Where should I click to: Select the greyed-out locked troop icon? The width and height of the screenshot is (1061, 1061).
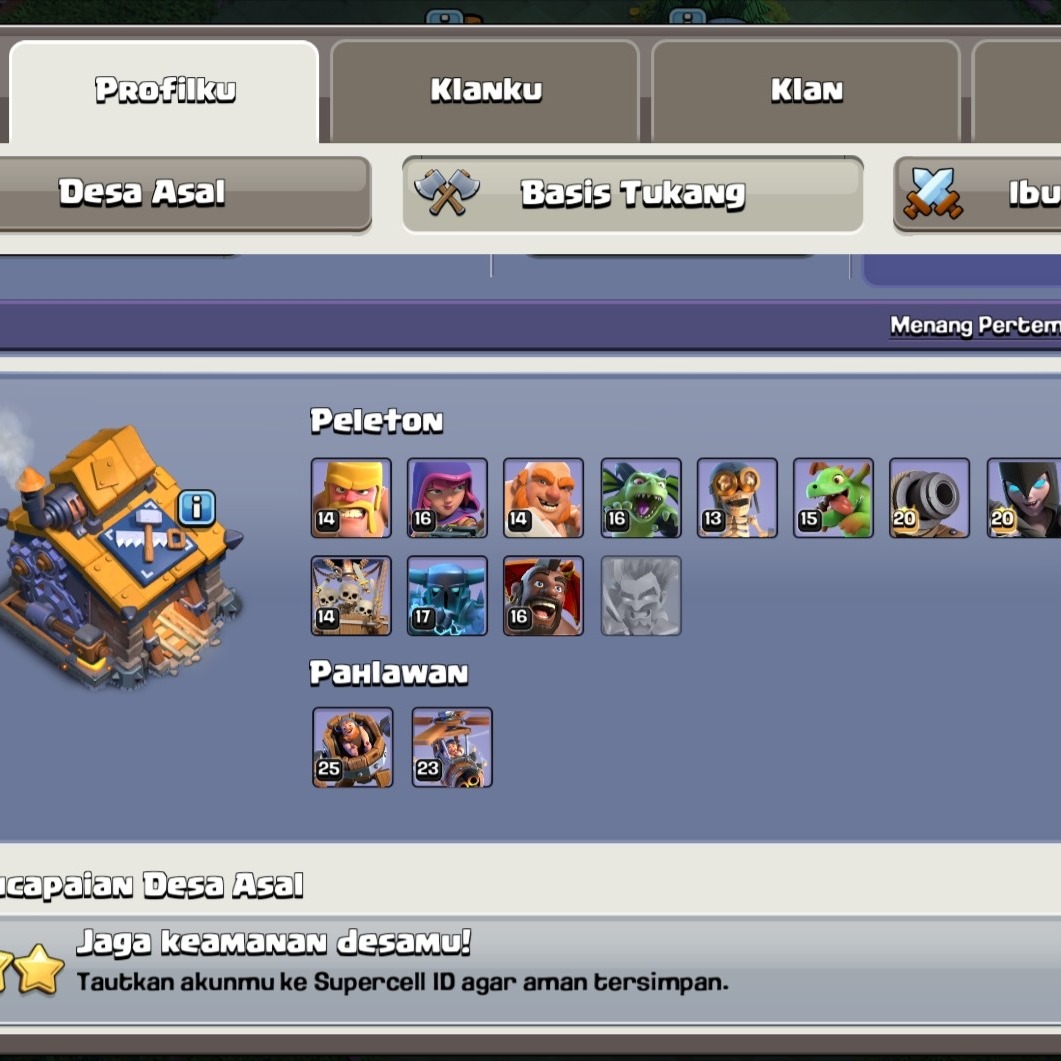[x=641, y=596]
